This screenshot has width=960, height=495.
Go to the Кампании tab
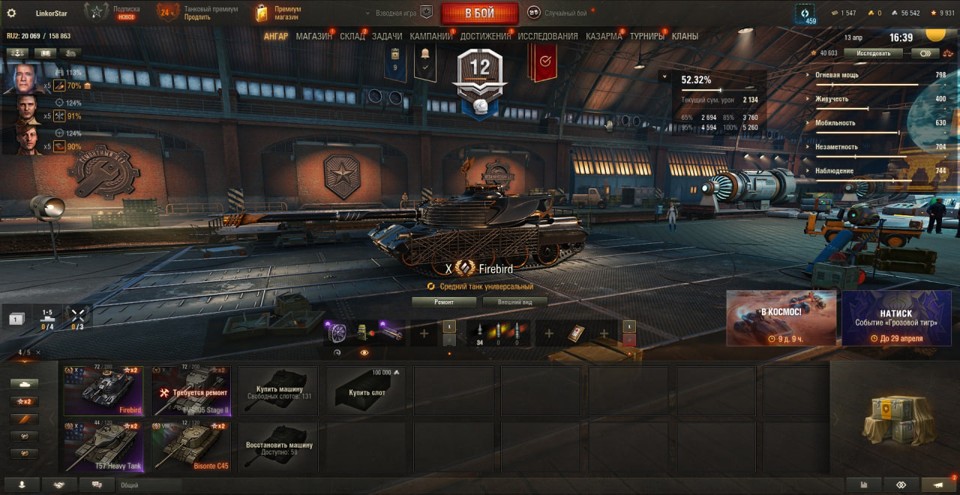pos(430,36)
